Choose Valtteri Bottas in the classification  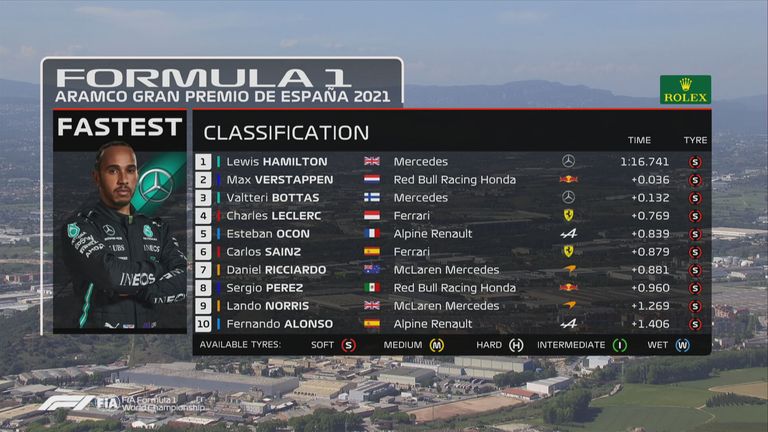450,197
